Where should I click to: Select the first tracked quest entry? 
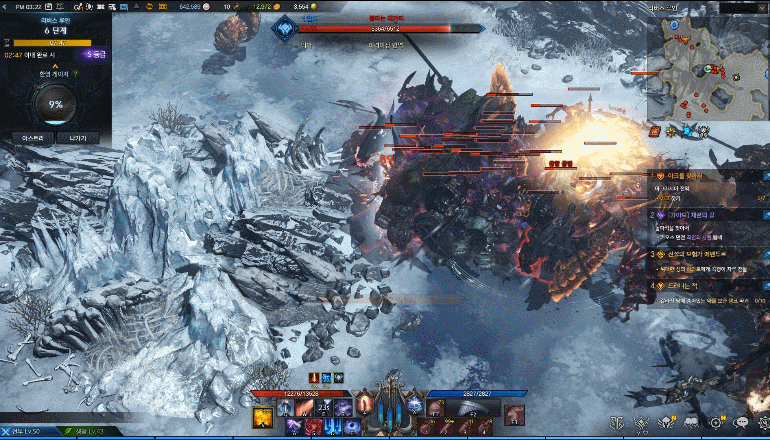coord(700,176)
